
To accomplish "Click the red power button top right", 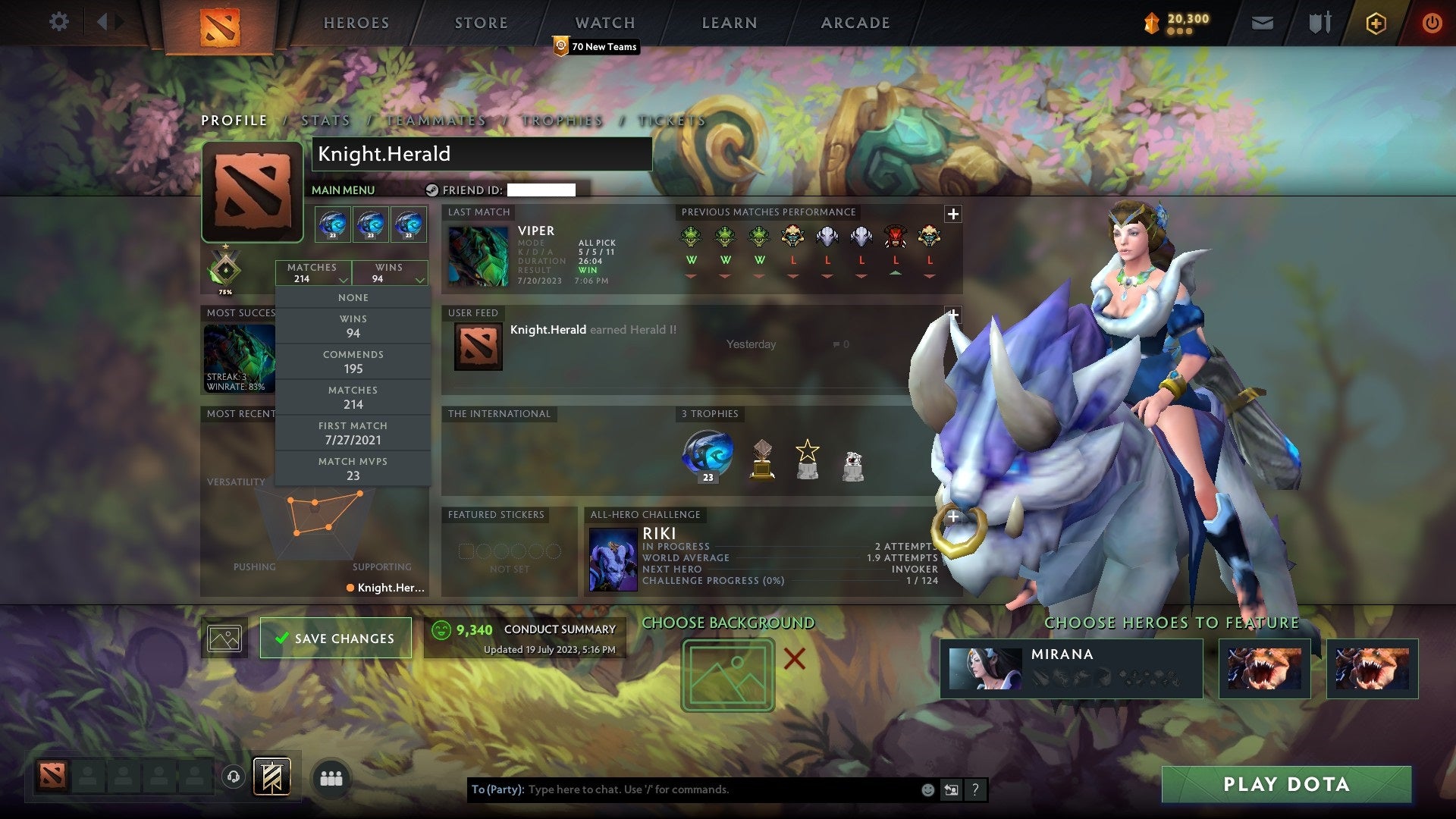I will click(x=1432, y=23).
